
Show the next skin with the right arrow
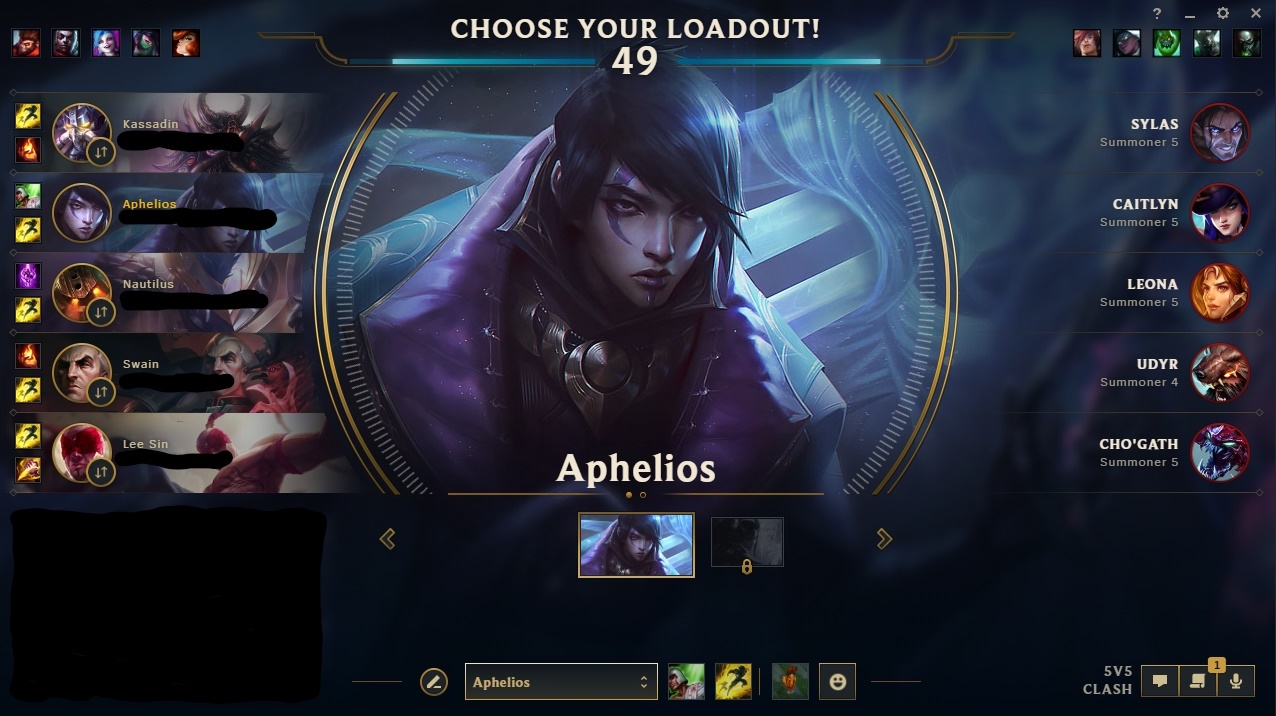tap(884, 539)
